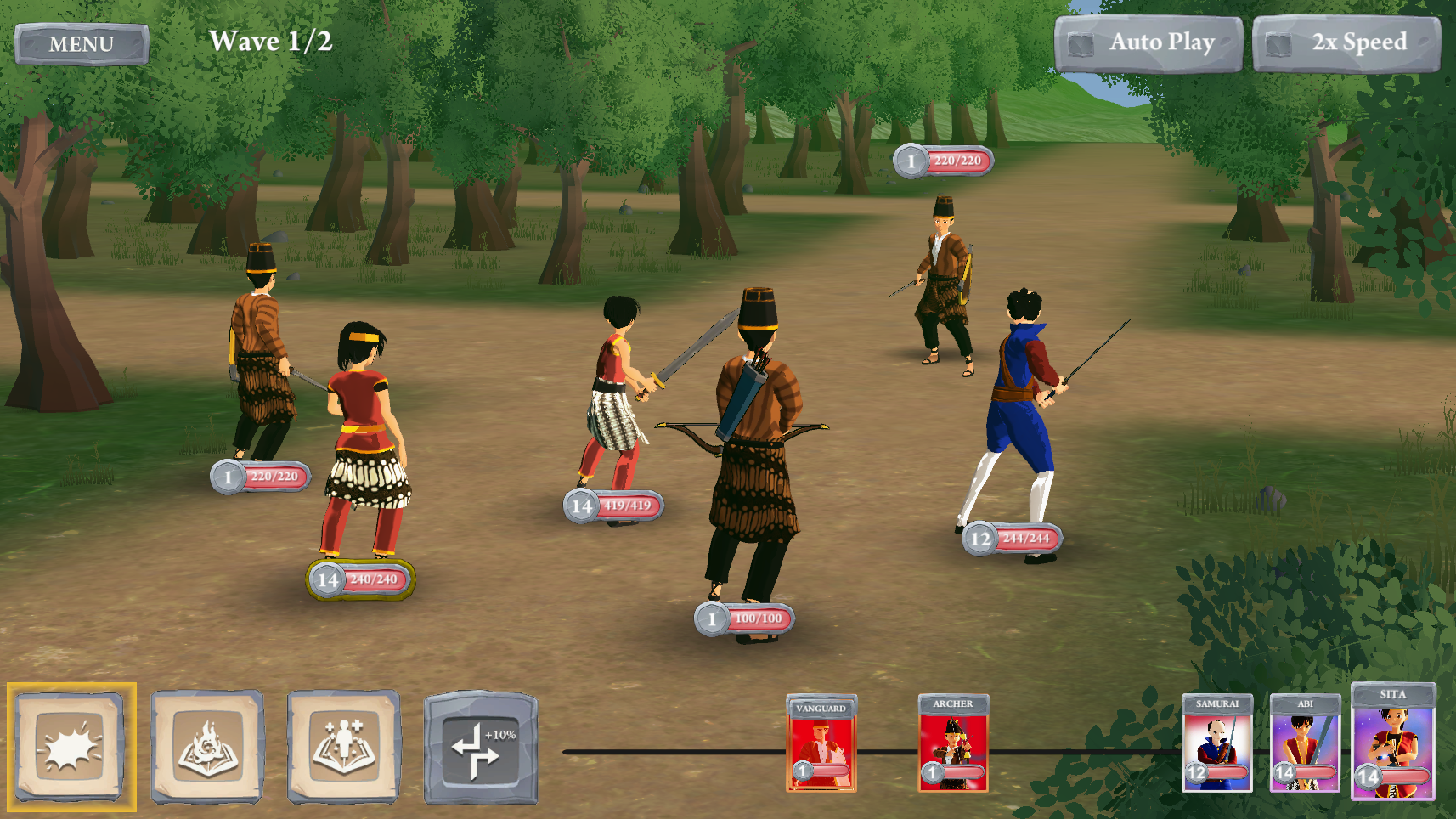Viewport: 1456px width, 819px height.
Task: Click the Abi portrait card
Action: pyautogui.click(x=1305, y=743)
